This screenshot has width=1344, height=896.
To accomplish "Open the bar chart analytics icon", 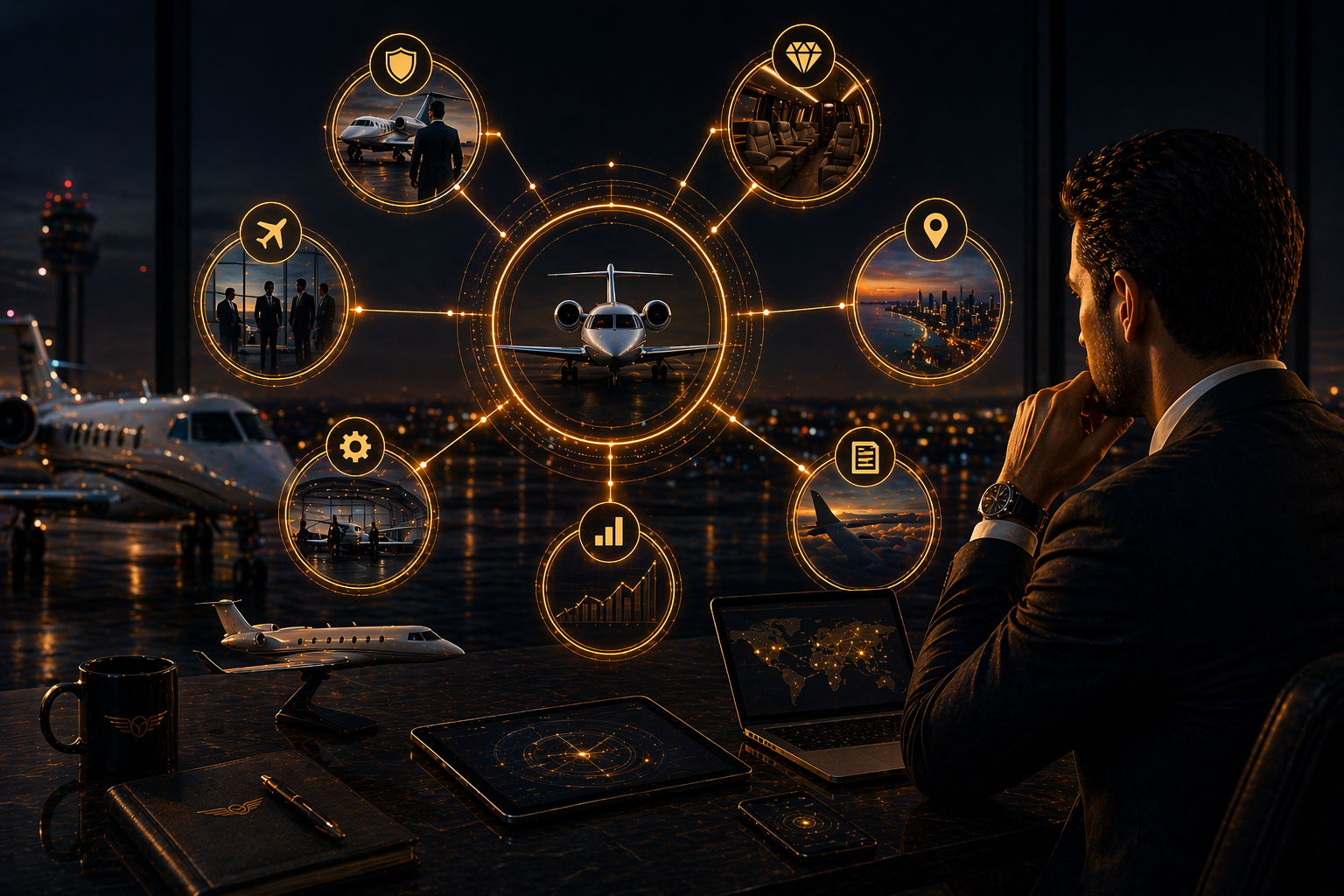I will [x=609, y=532].
